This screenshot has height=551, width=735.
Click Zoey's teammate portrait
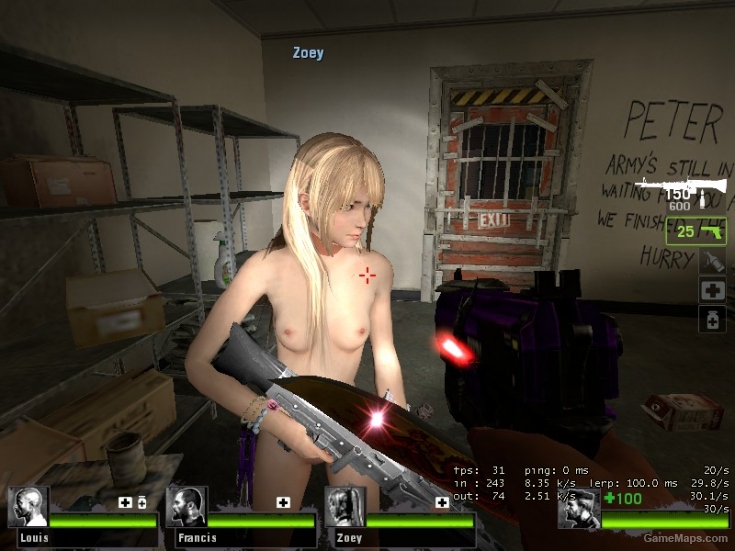click(x=344, y=508)
